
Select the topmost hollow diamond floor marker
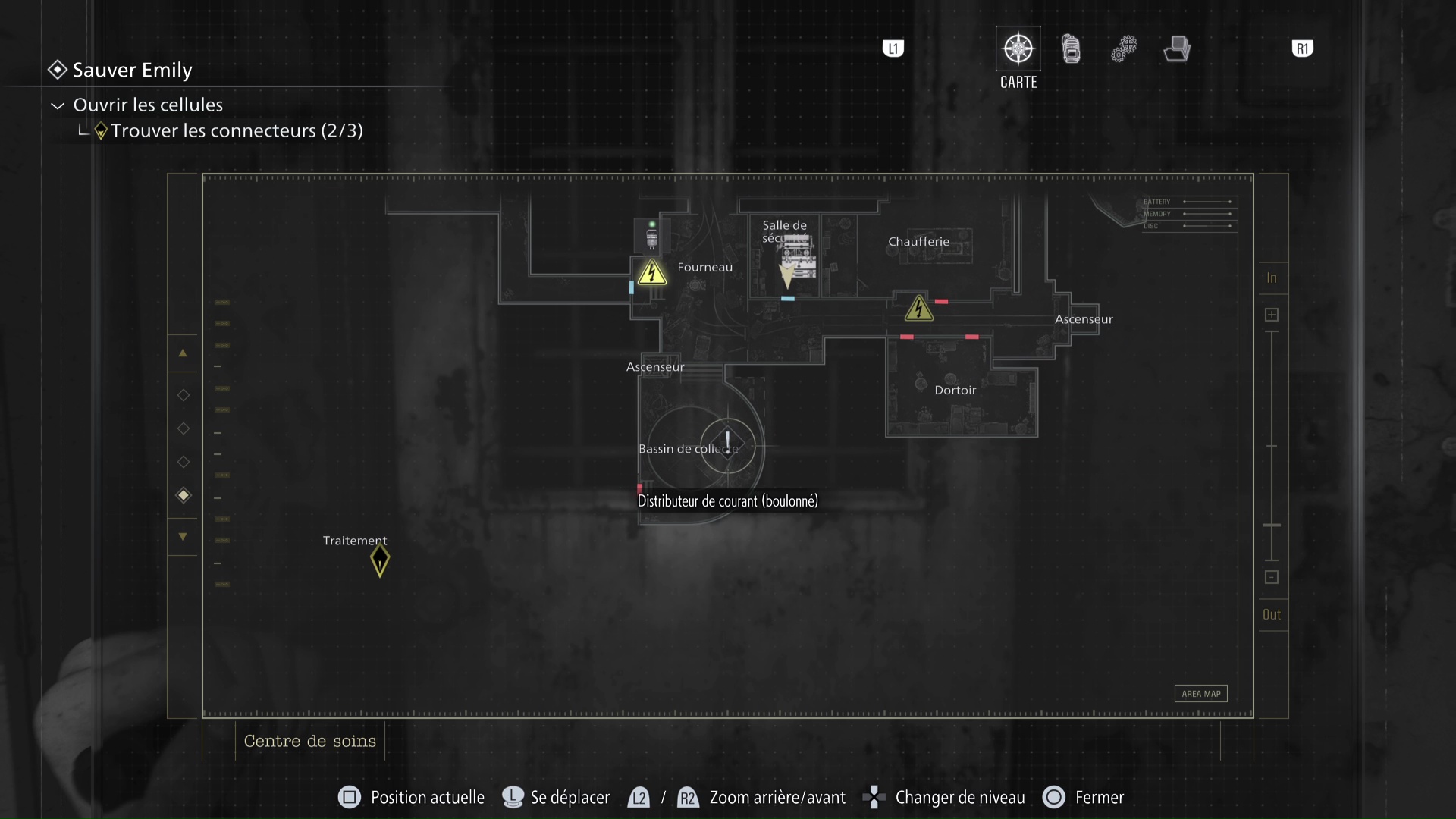[x=183, y=394]
